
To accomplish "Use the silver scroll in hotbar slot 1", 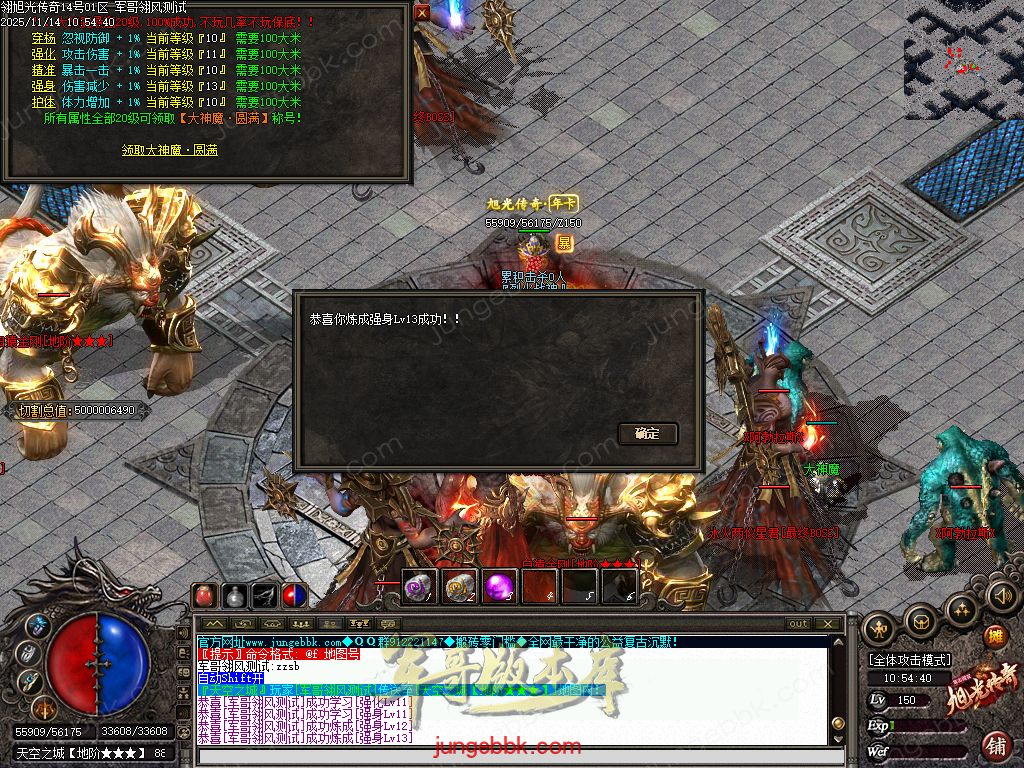I will pos(420,587).
